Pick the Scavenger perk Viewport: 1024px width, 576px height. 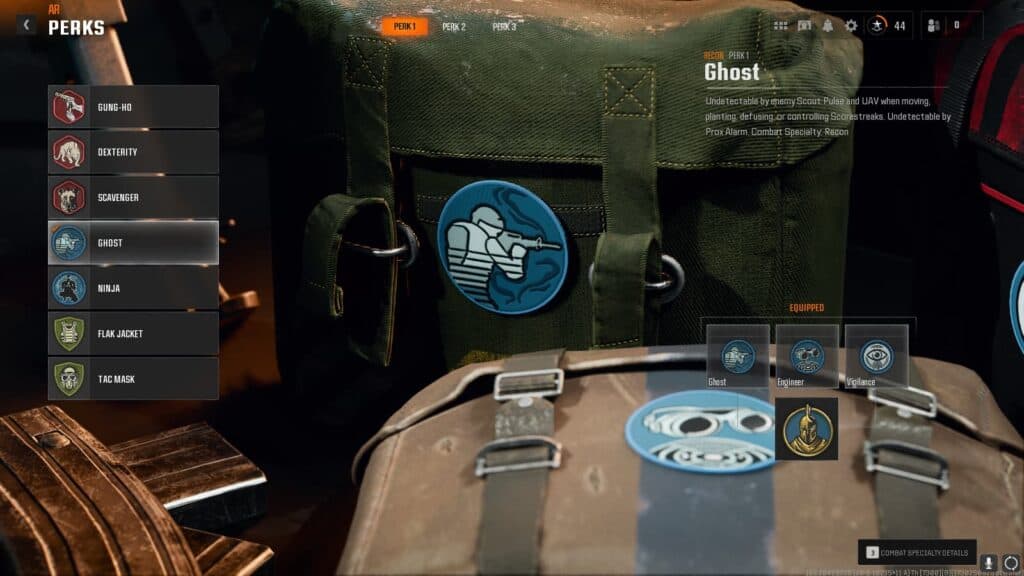coord(133,197)
